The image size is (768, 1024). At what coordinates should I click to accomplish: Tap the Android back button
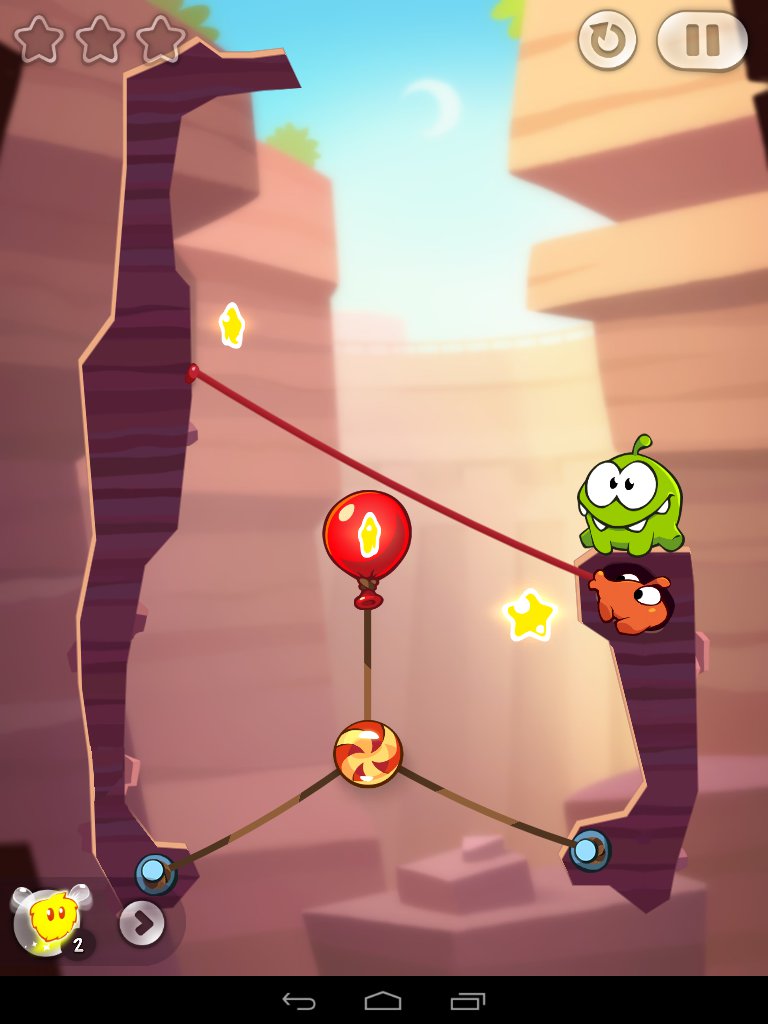click(299, 1001)
